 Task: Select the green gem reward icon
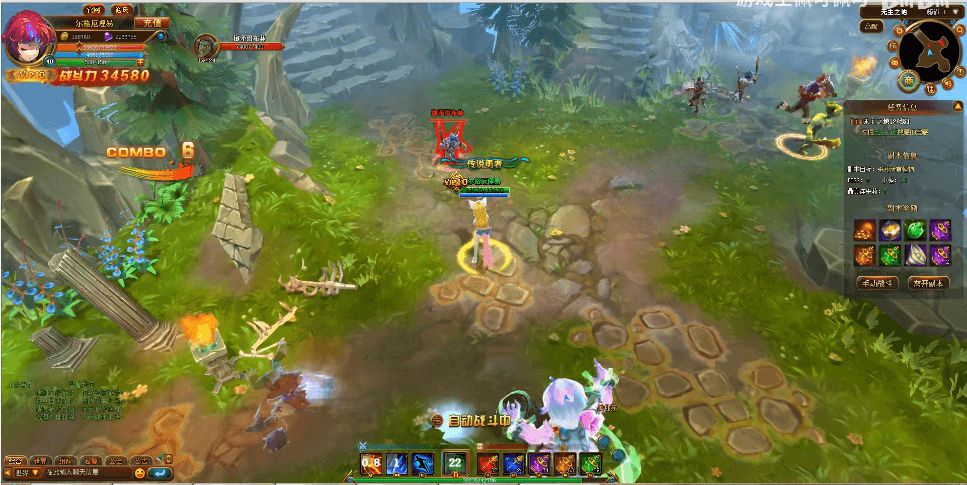click(914, 230)
